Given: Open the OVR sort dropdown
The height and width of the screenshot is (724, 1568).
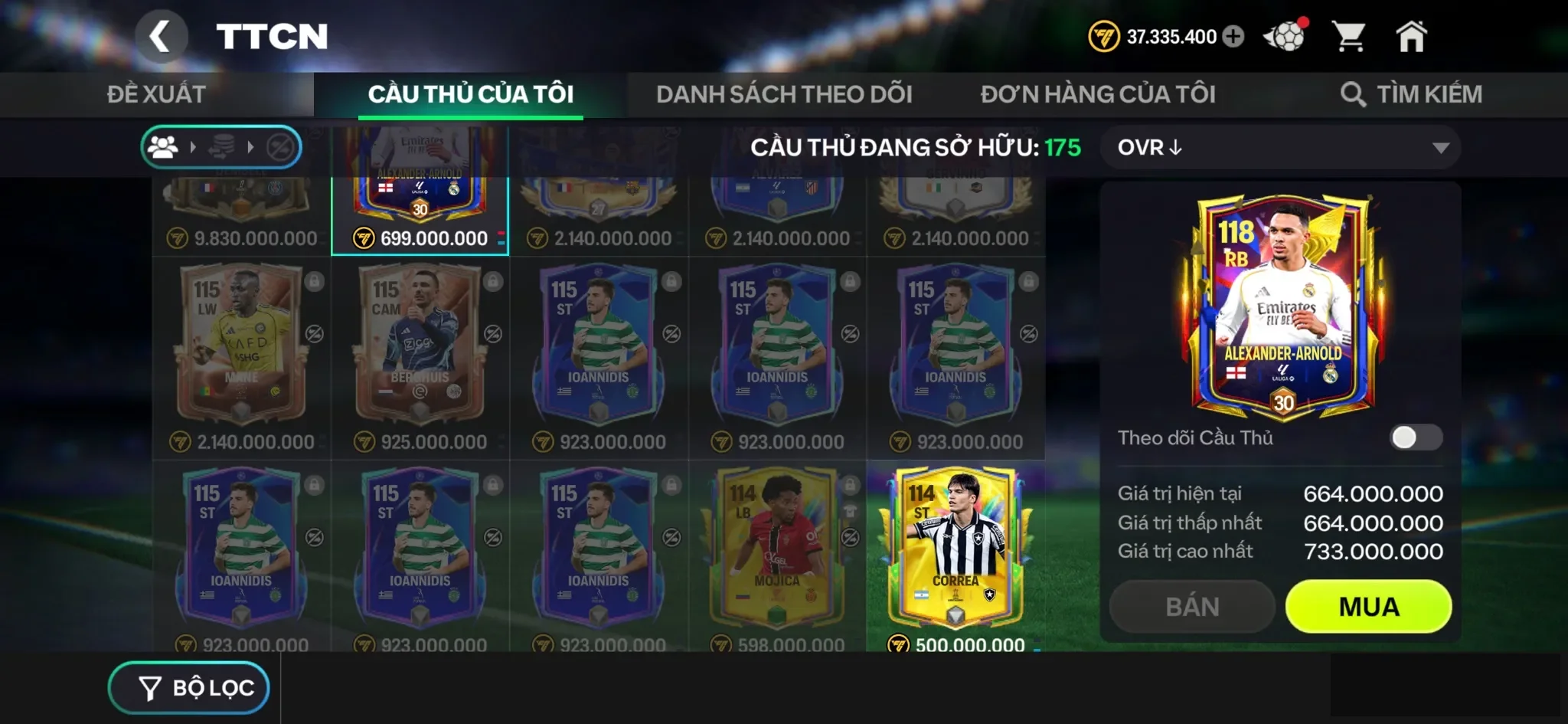Looking at the screenshot, I should pos(1279,147).
